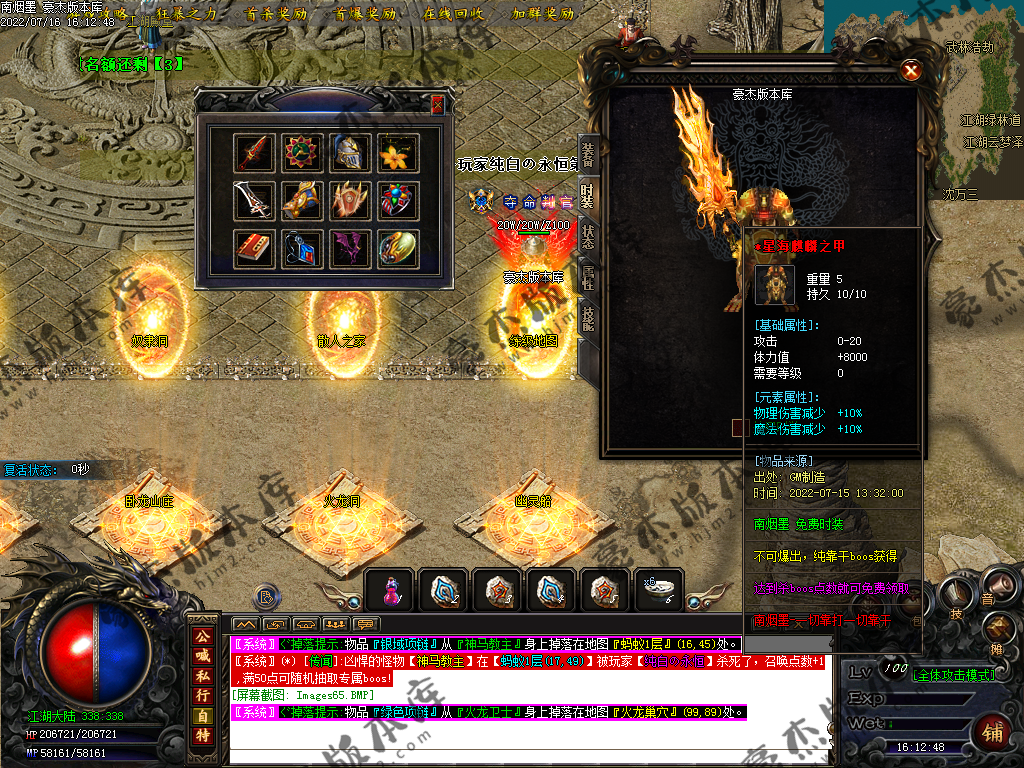This screenshot has height=768, width=1024.
Task: Close the small item grid panel
Action: pos(437,105)
